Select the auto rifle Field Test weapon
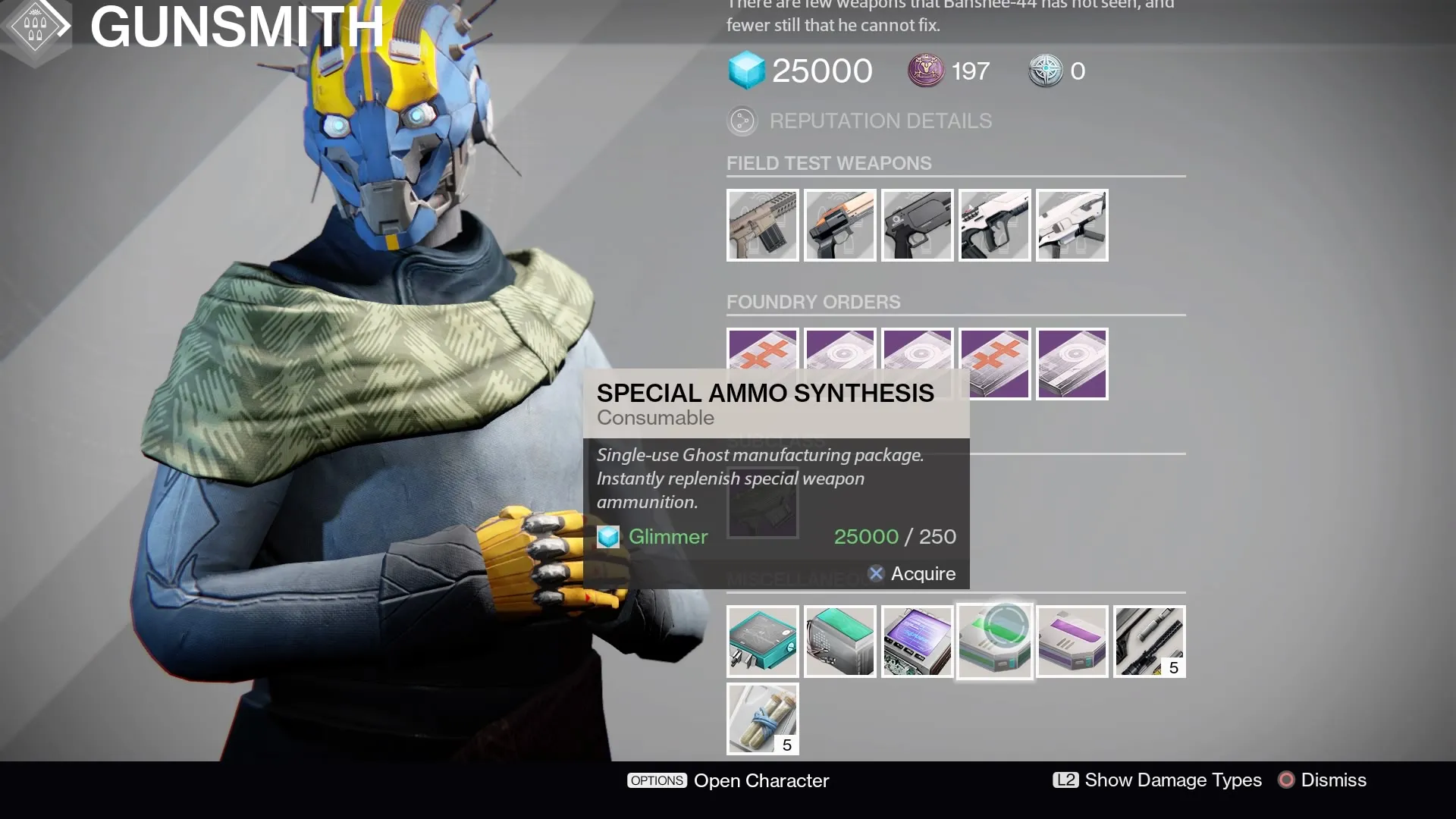Screen dimensions: 1456x819 [x=762, y=224]
